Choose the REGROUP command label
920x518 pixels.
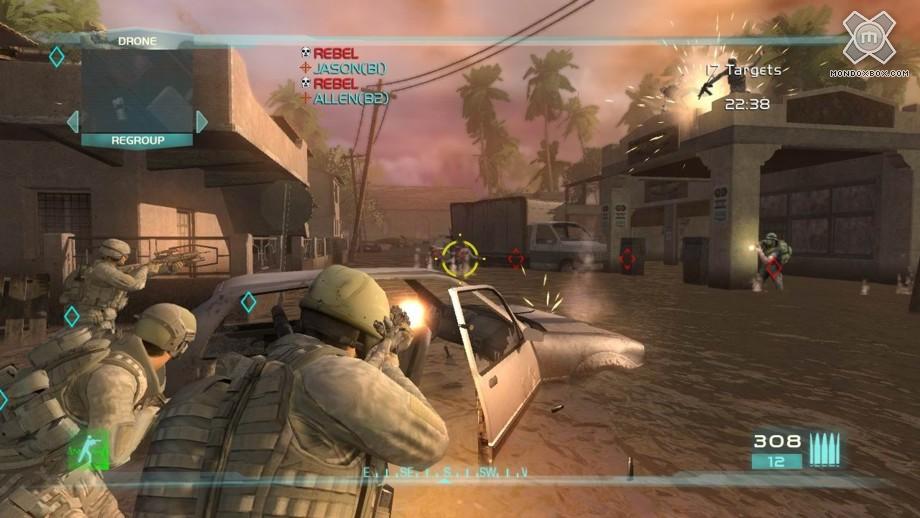[x=137, y=141]
